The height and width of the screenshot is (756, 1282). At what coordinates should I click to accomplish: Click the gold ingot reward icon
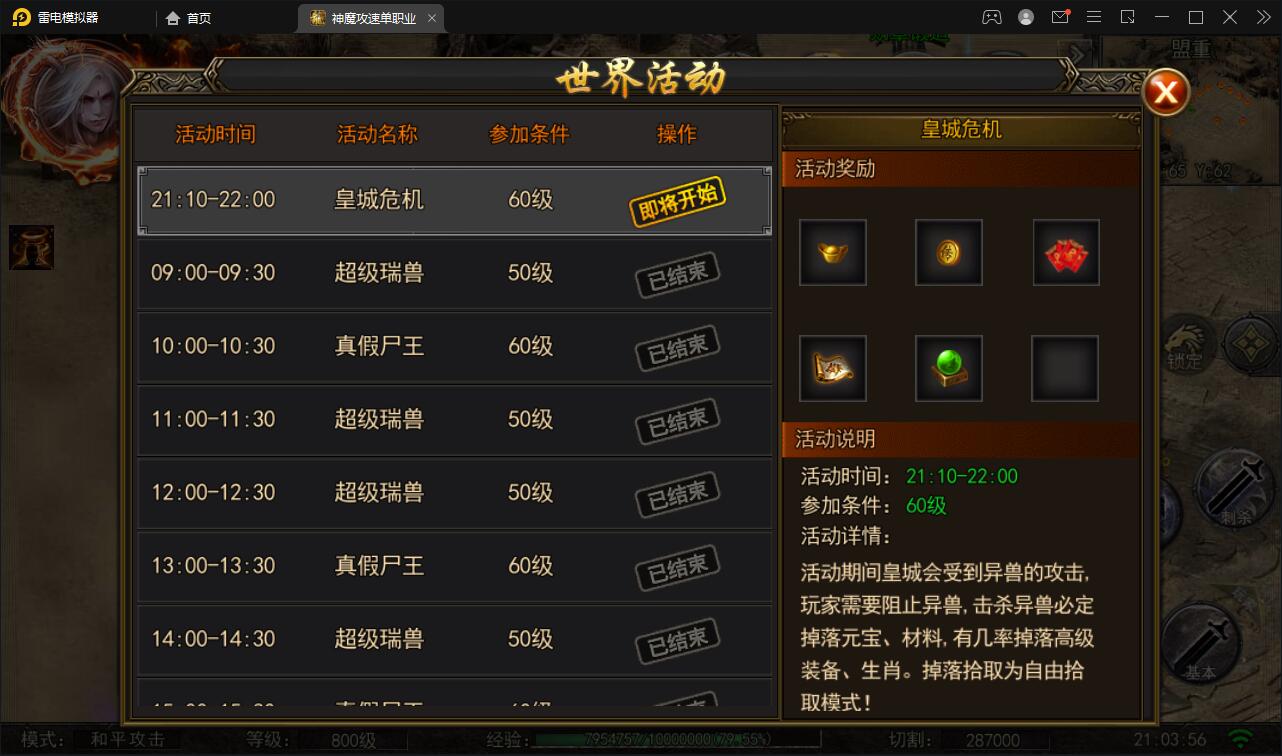(x=832, y=252)
